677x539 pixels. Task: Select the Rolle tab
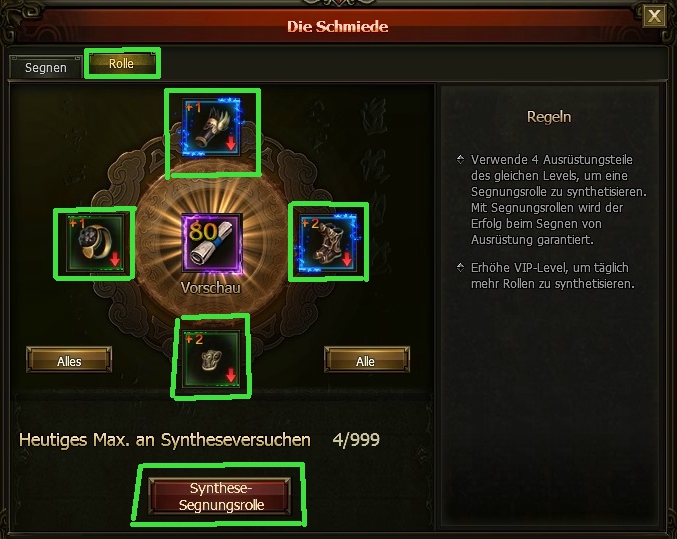tap(121, 64)
